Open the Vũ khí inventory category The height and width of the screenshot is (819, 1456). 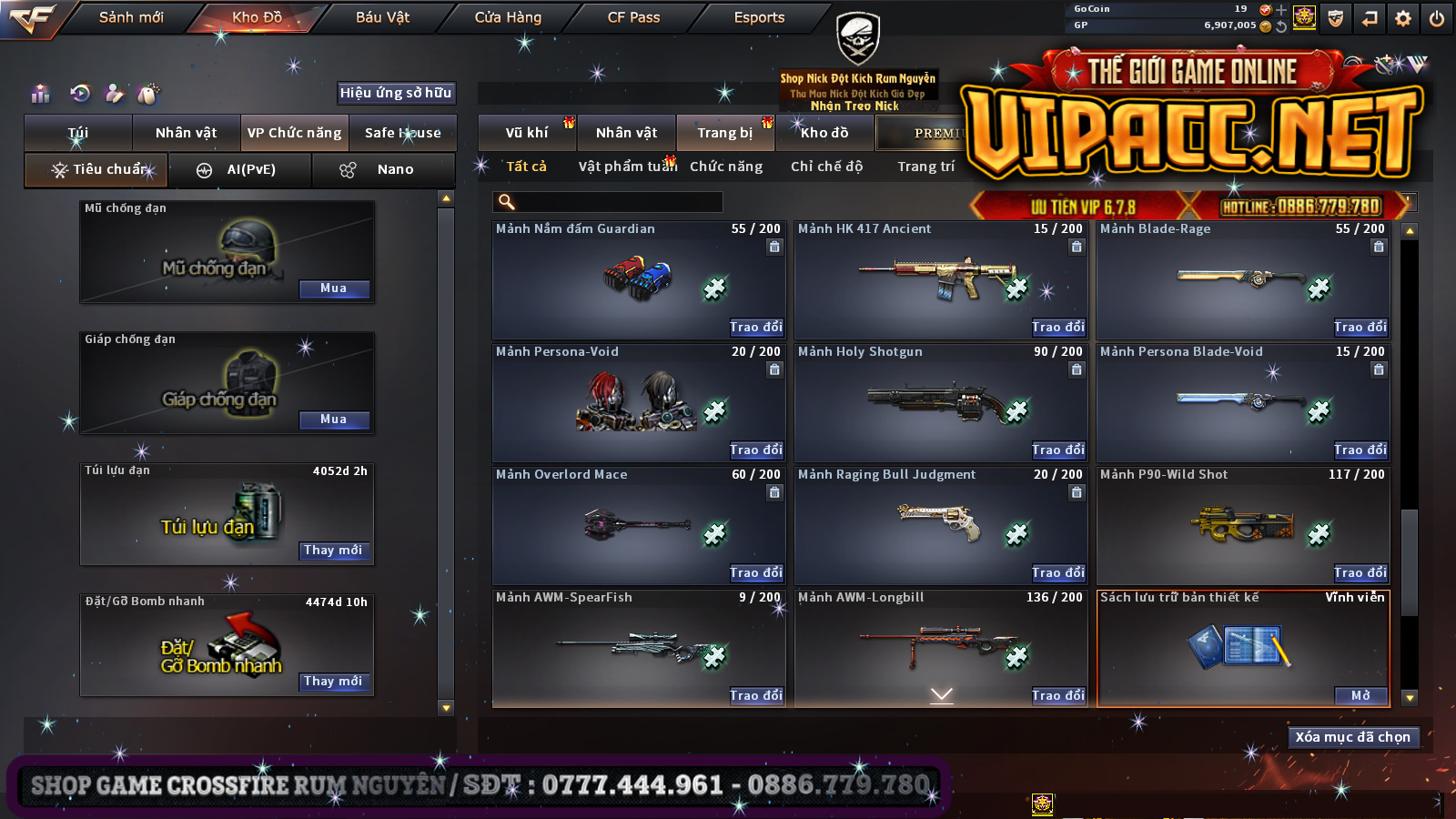click(x=527, y=133)
